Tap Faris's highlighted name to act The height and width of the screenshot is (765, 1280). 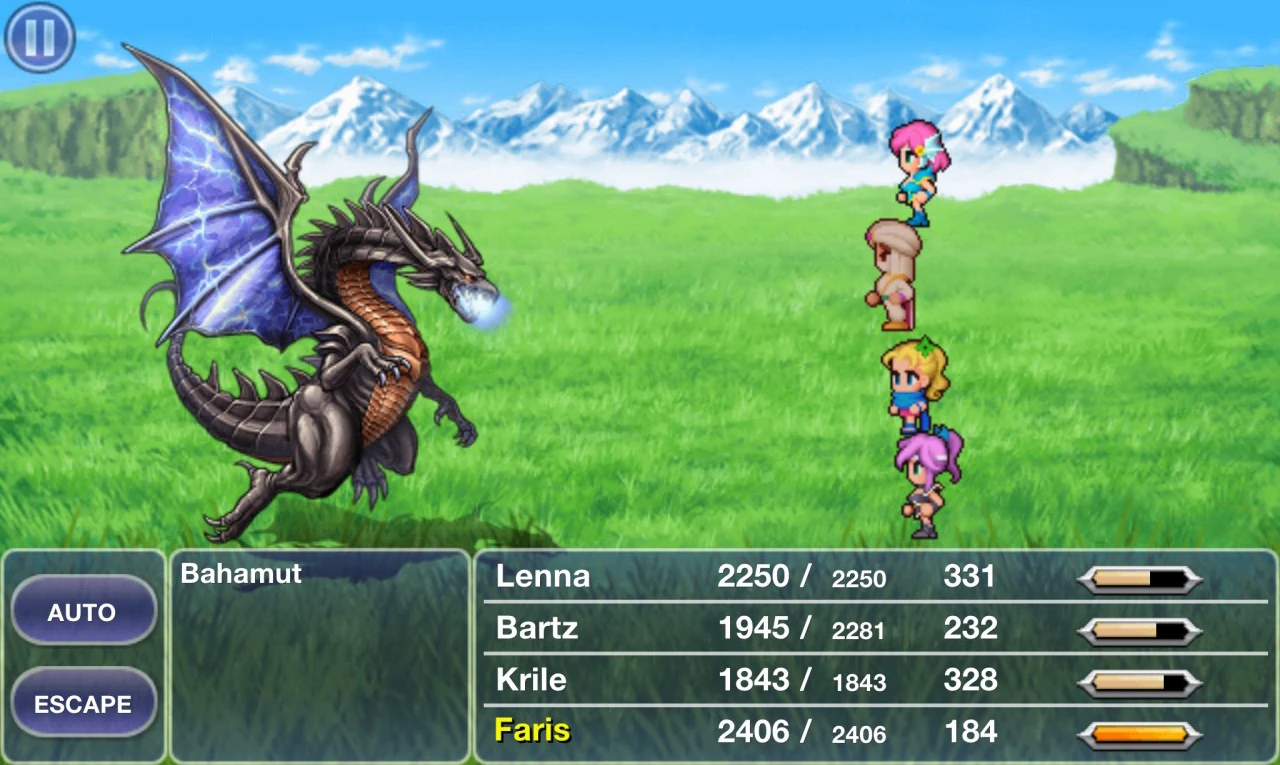pos(531,731)
